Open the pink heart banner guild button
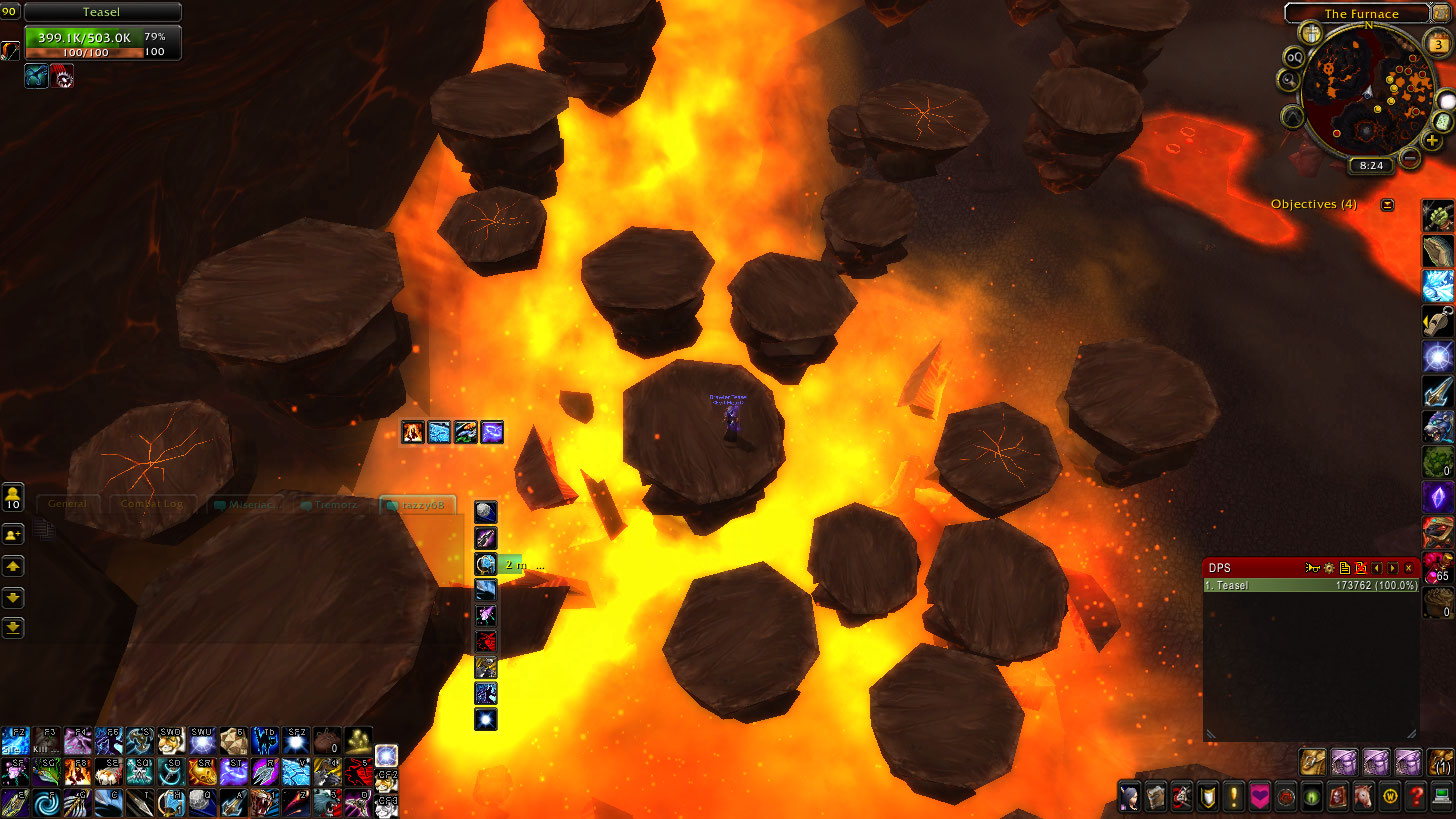This screenshot has width=1456, height=819. (1259, 797)
